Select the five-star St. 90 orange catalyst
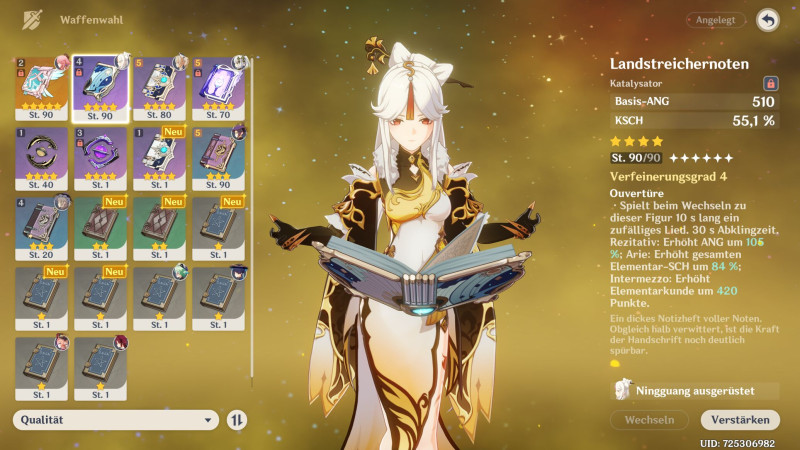This screenshot has width=800, height=450. click(x=41, y=88)
